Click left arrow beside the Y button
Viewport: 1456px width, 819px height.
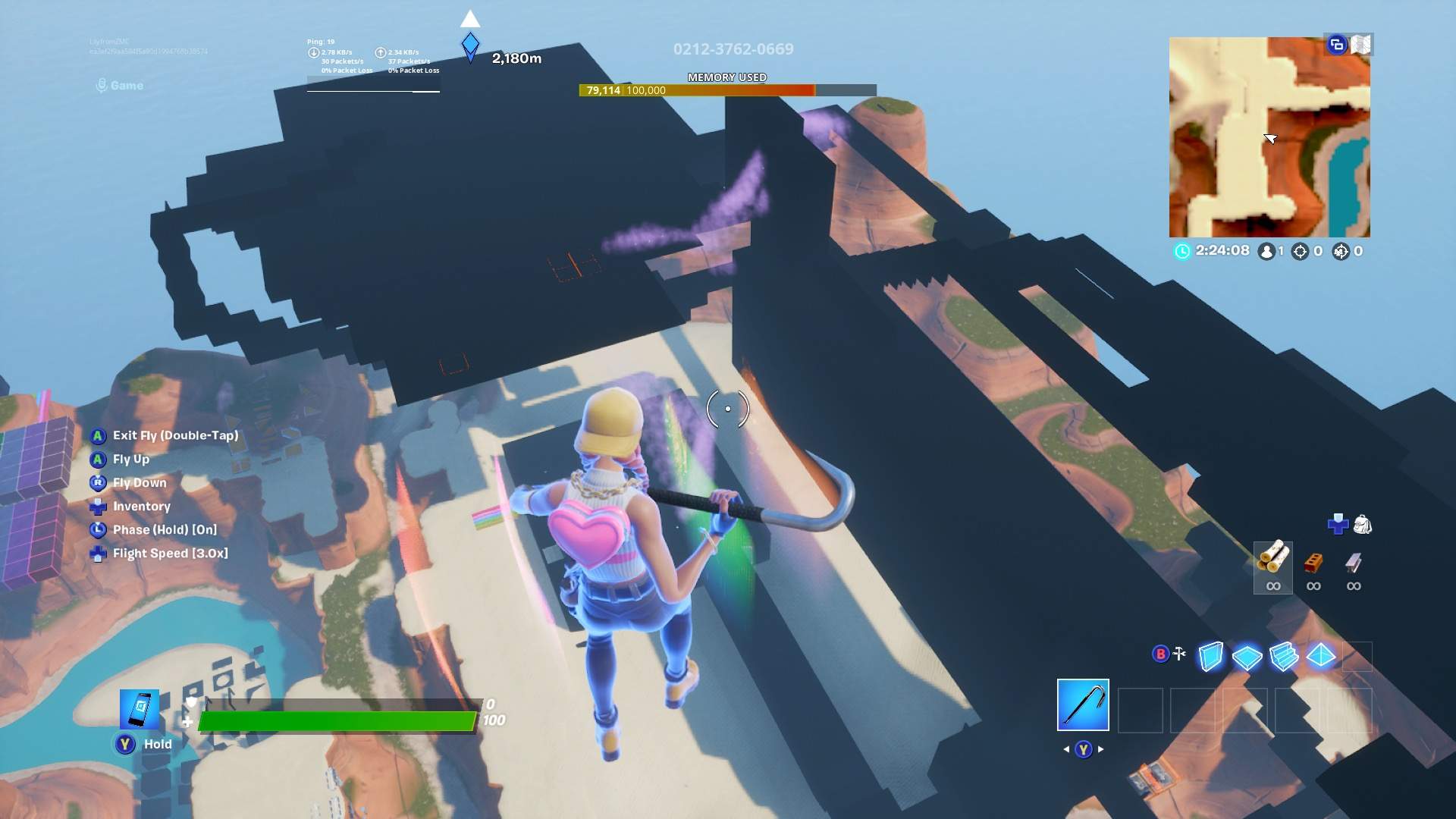coord(1066,748)
